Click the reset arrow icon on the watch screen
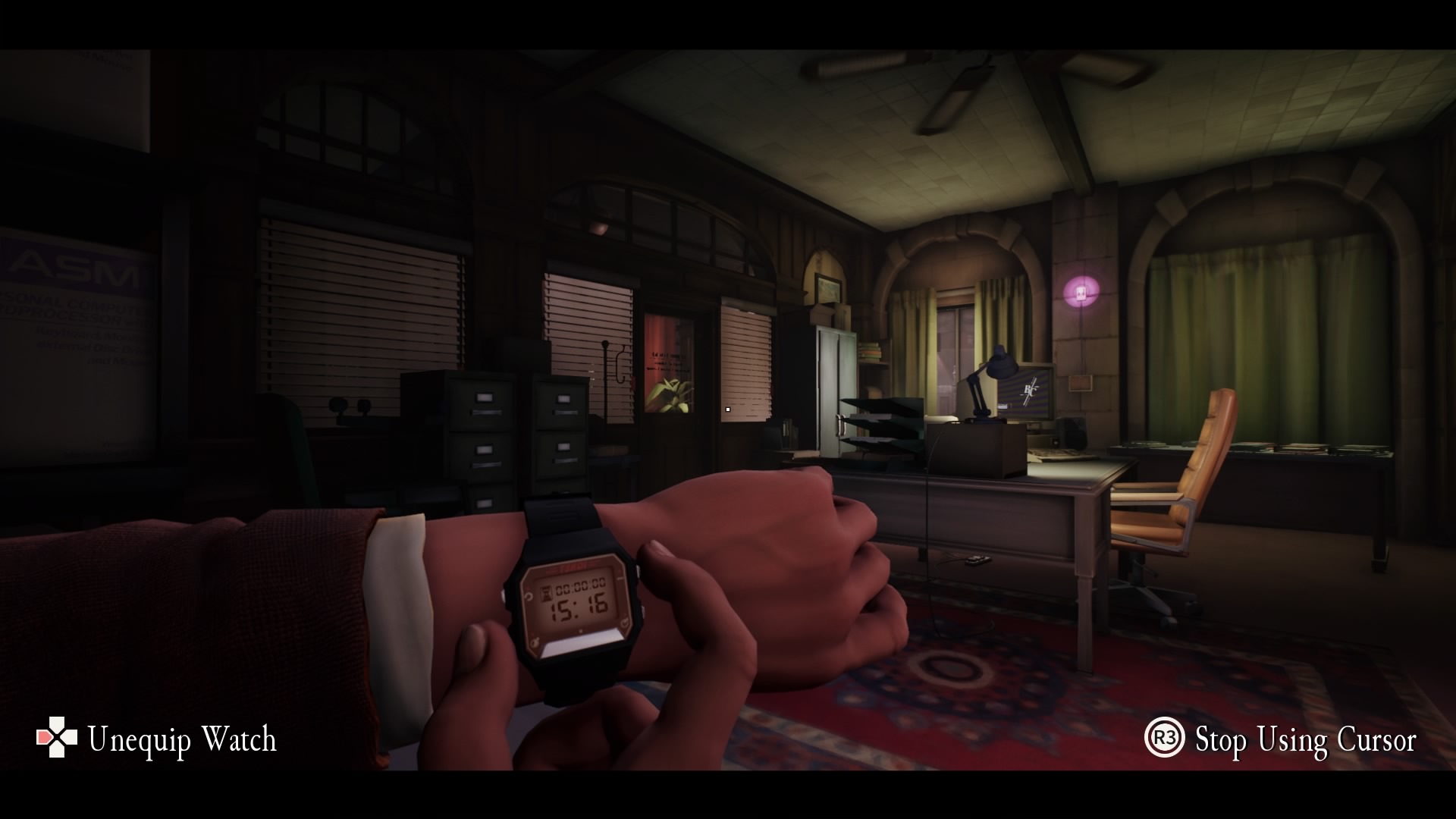Image resolution: width=1456 pixels, height=819 pixels. [527, 596]
